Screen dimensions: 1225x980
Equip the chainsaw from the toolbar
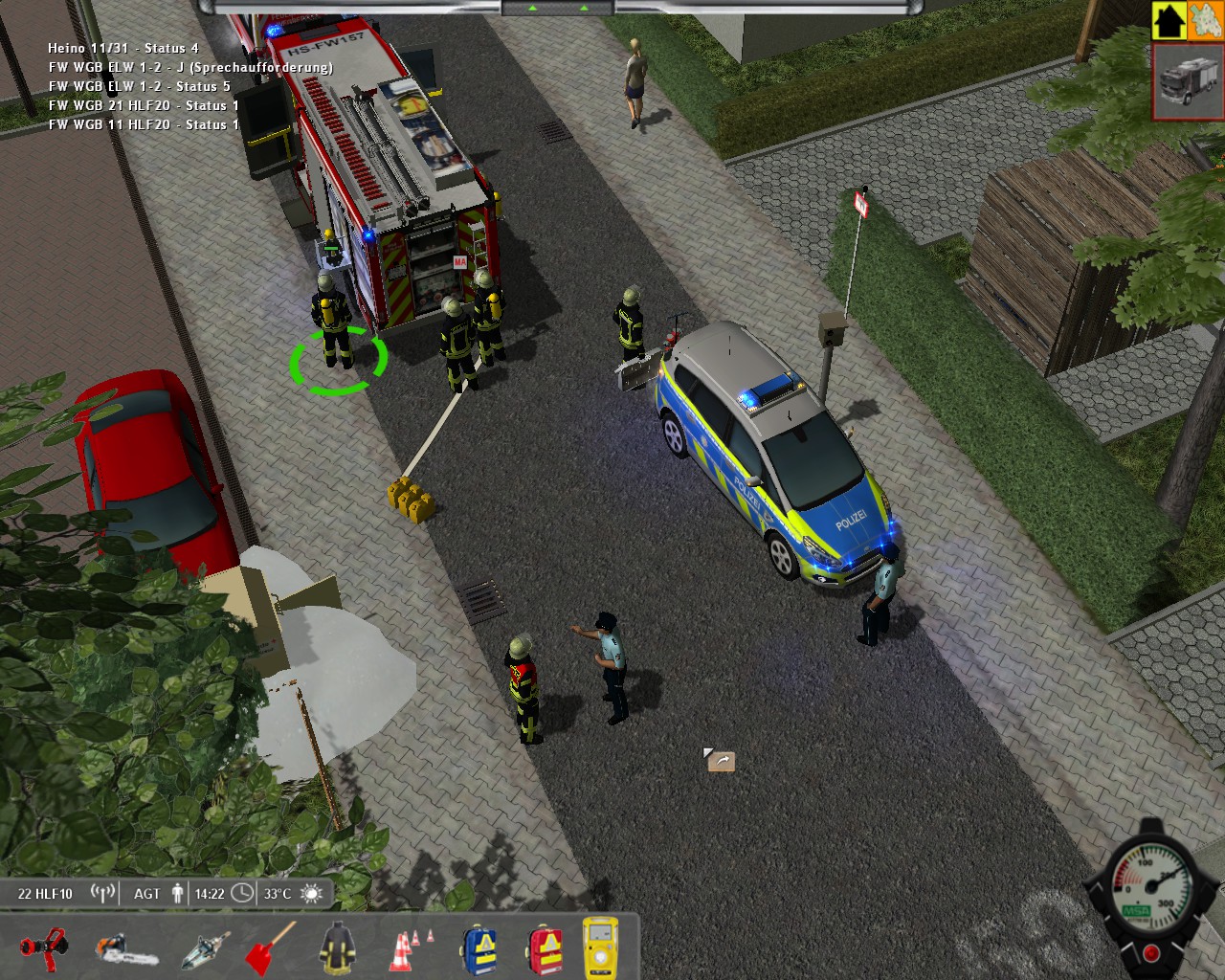124,949
